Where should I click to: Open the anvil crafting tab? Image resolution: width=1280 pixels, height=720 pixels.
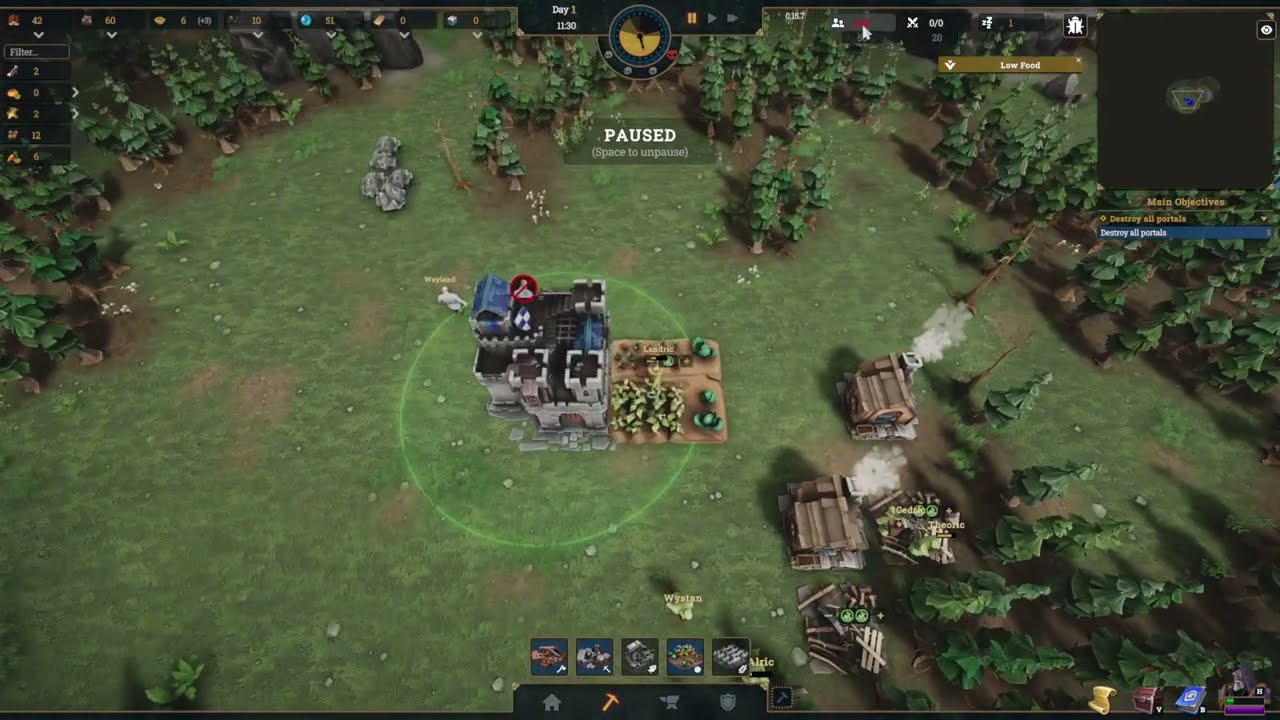670,703
